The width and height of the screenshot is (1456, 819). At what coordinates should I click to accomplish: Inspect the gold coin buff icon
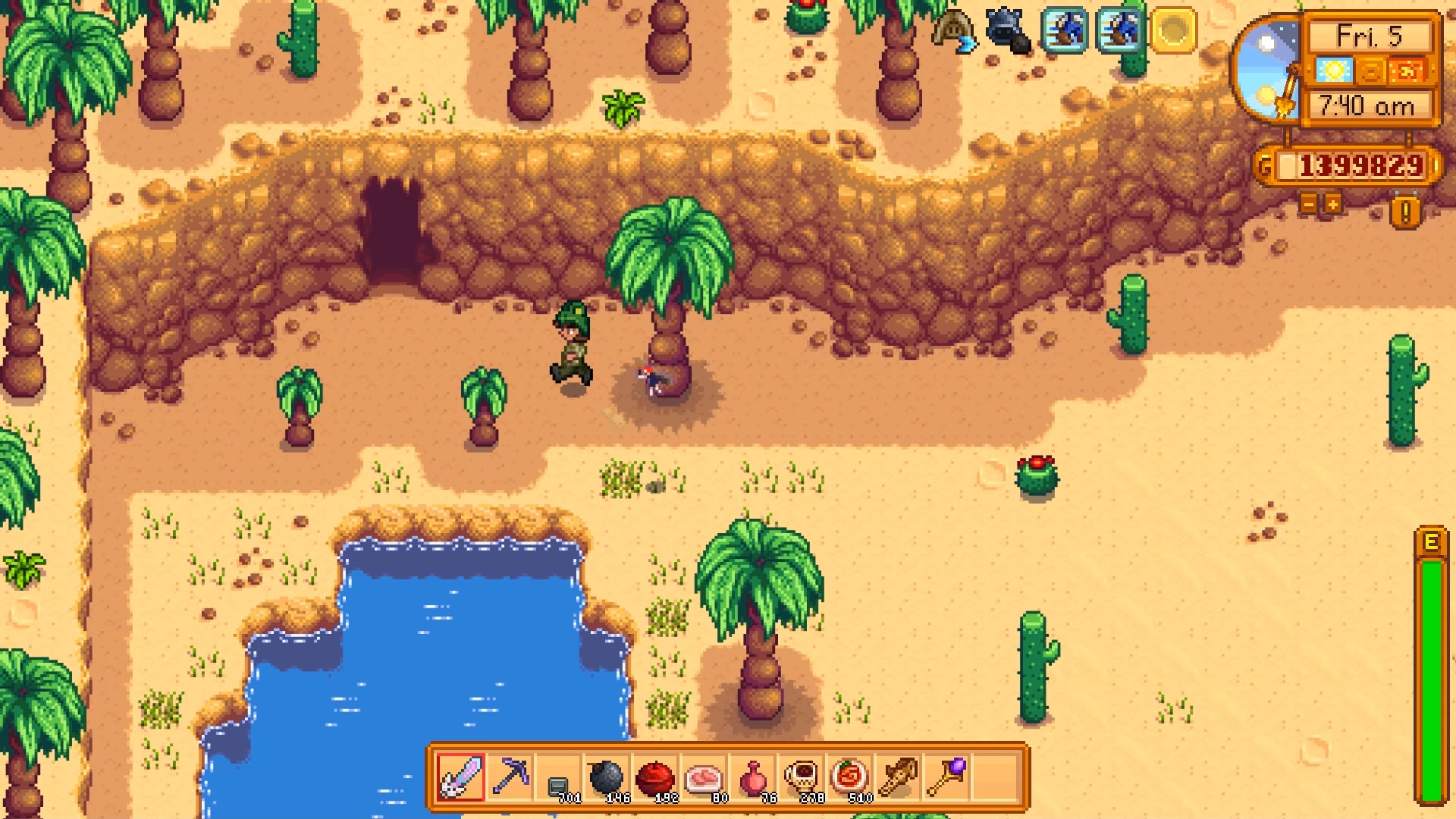(x=1173, y=31)
